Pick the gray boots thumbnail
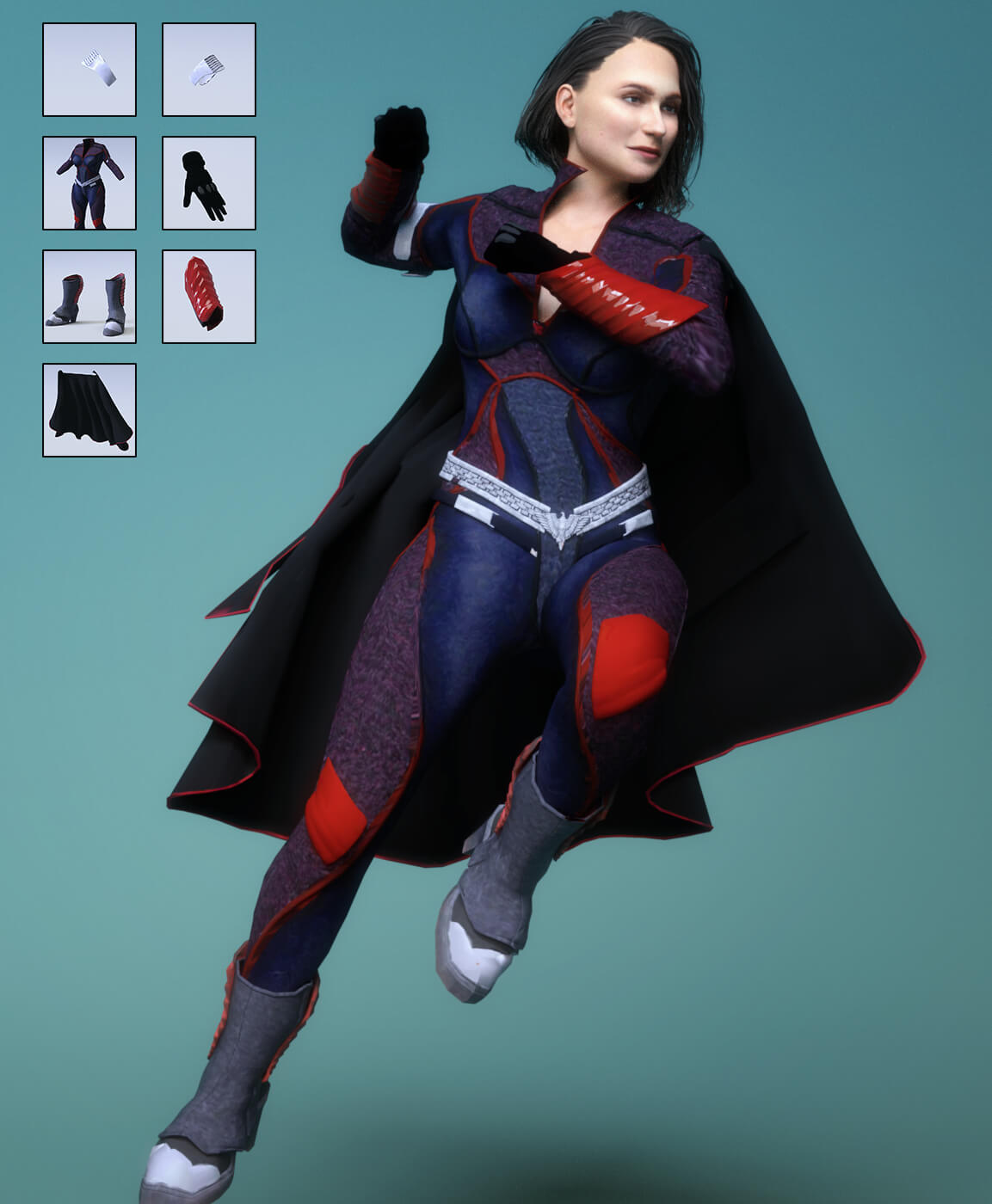The width and height of the screenshot is (992, 1204). 89,297
